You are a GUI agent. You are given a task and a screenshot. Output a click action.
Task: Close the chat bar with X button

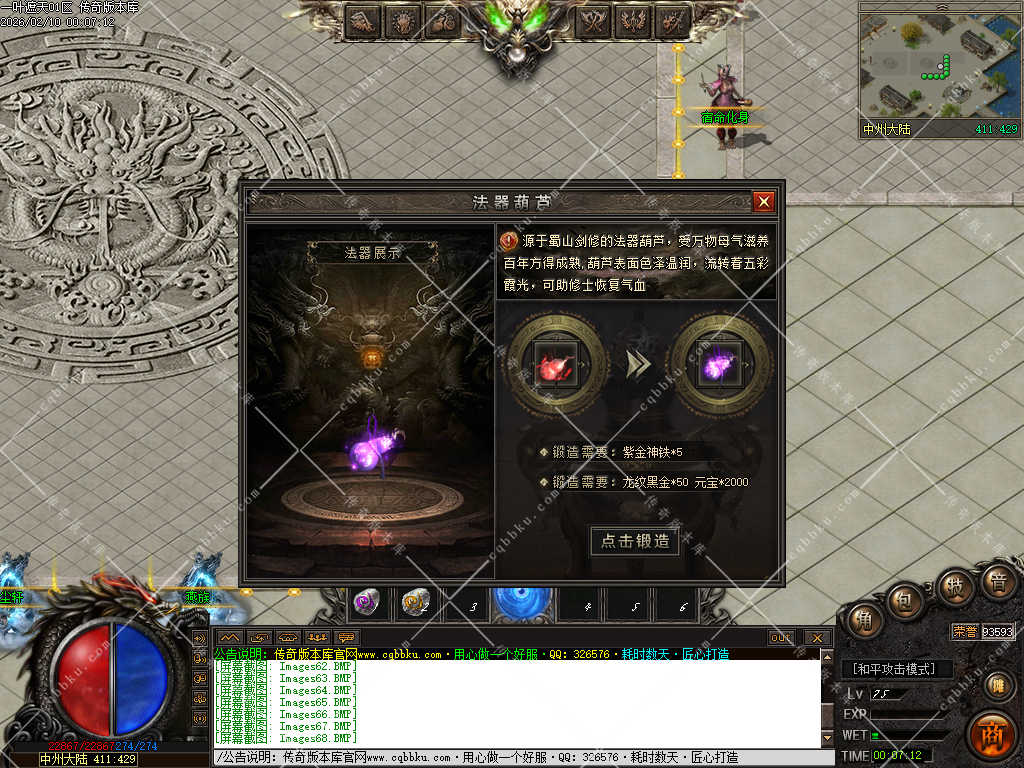(816, 637)
